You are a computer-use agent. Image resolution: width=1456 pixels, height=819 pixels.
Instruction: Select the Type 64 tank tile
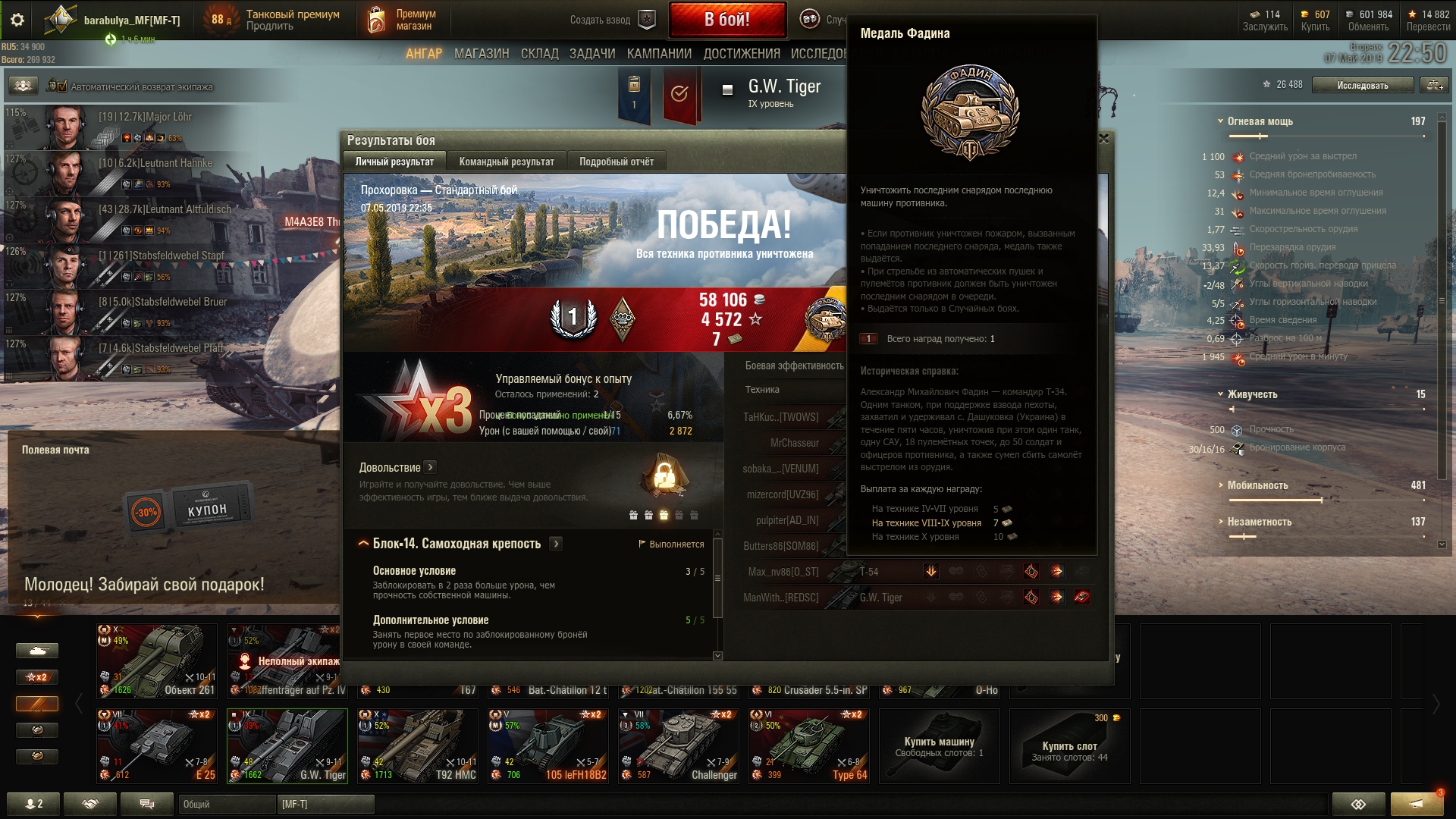point(809,745)
